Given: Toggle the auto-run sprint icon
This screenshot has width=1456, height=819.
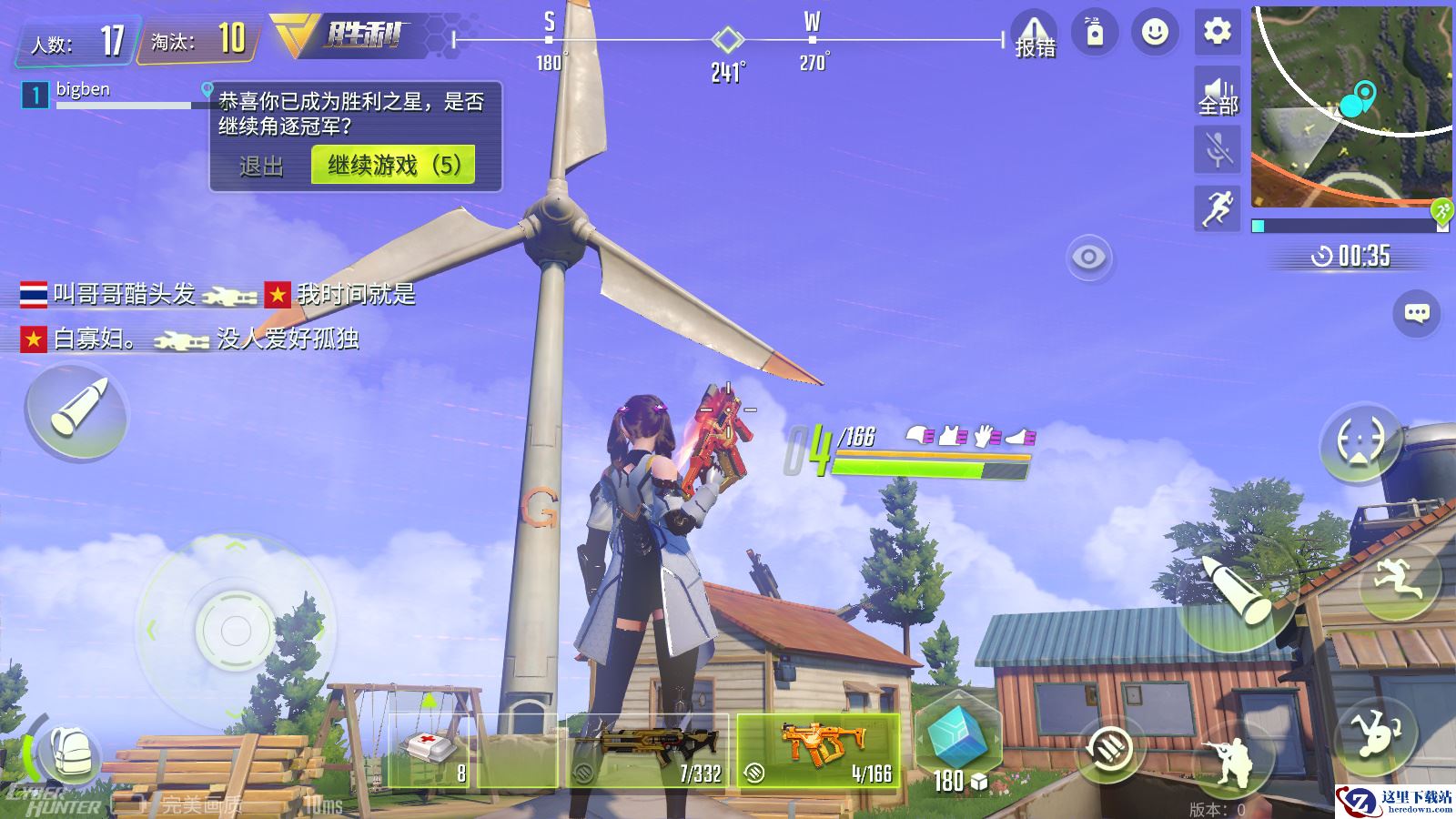Looking at the screenshot, I should [x=1218, y=207].
